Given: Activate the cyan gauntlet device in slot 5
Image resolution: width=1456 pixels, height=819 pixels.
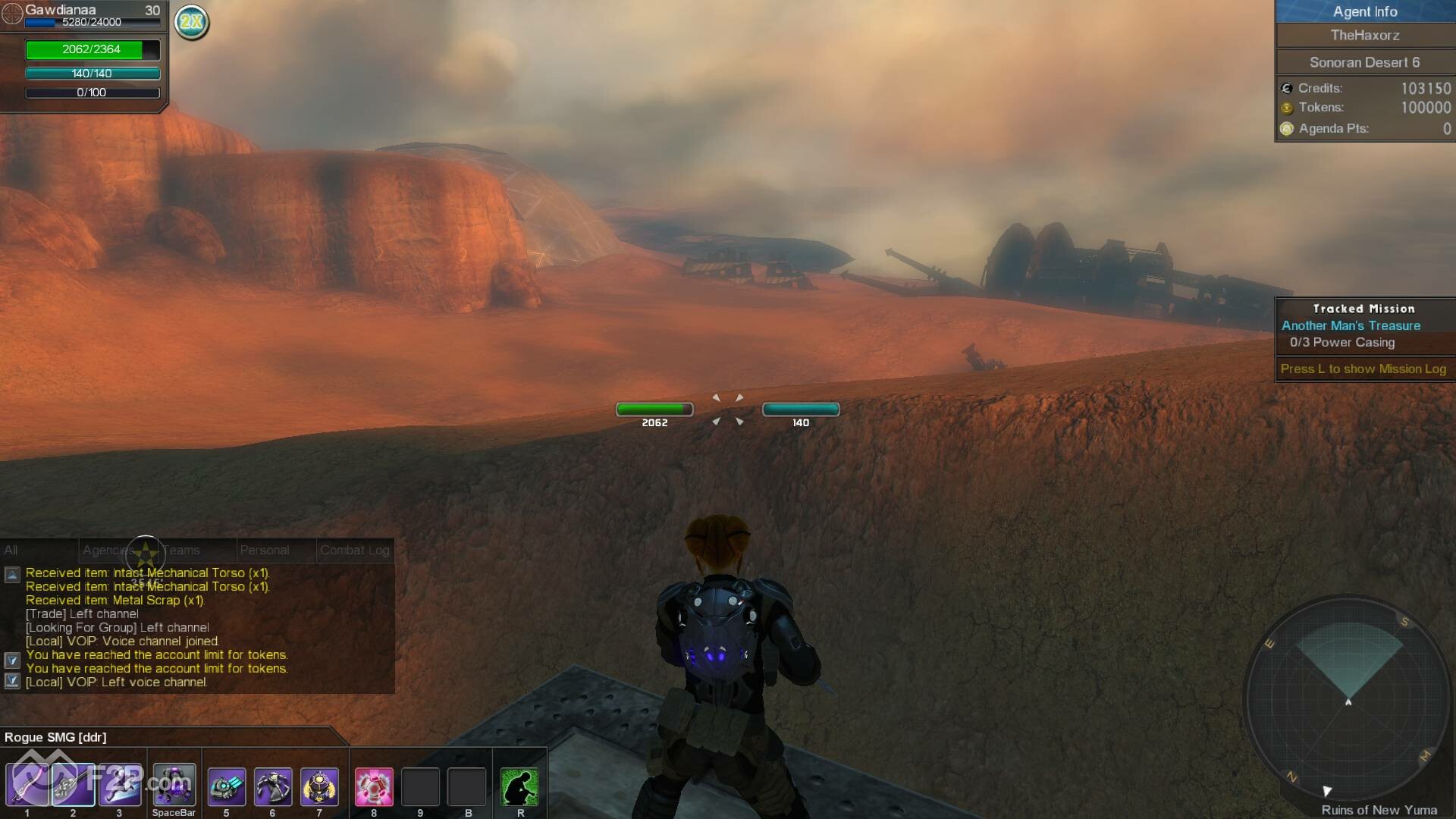Looking at the screenshot, I should pyautogui.click(x=226, y=786).
